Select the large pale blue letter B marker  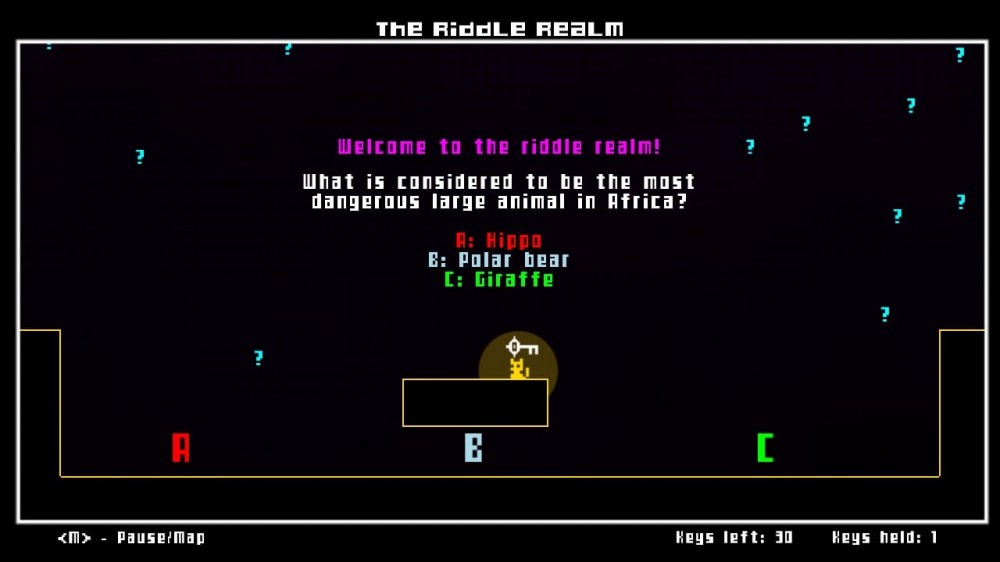(x=474, y=447)
